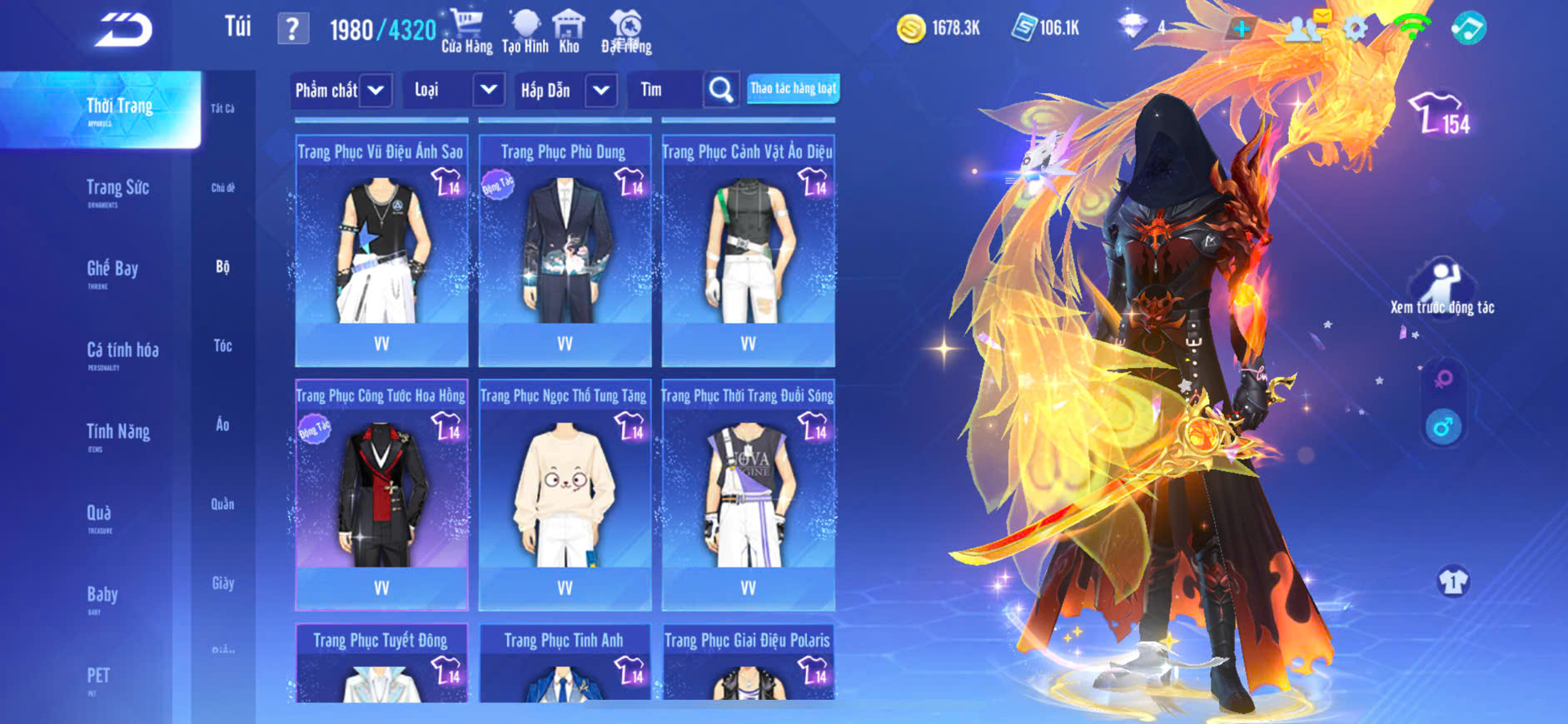This screenshot has width=1568, height=724.
Task: Choose Trang Phục Ngọc Thố Tung Tăng outfit
Action: (x=565, y=494)
